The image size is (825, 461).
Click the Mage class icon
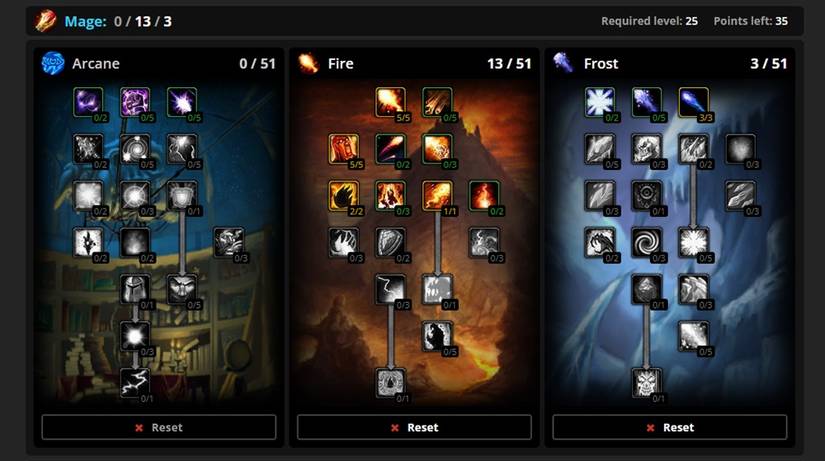click(x=46, y=20)
